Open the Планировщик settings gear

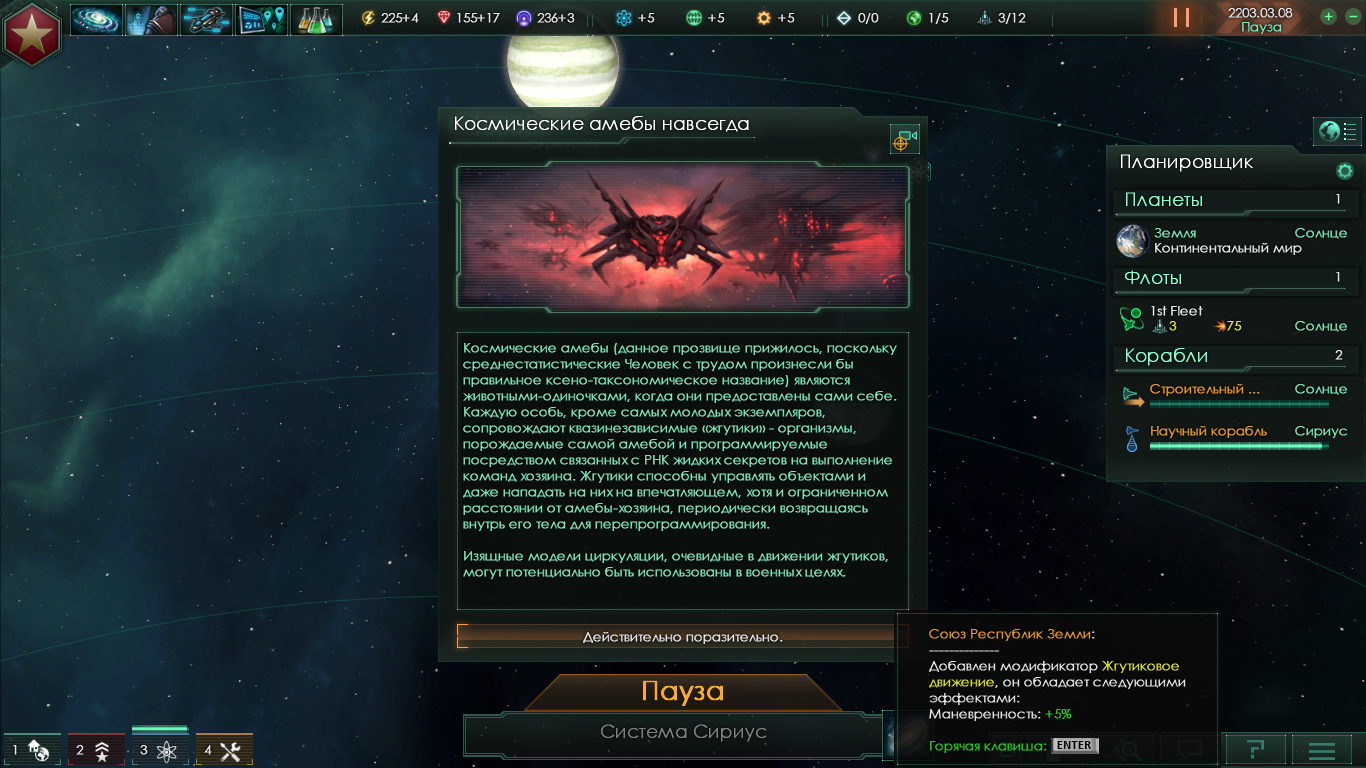[x=1344, y=171]
